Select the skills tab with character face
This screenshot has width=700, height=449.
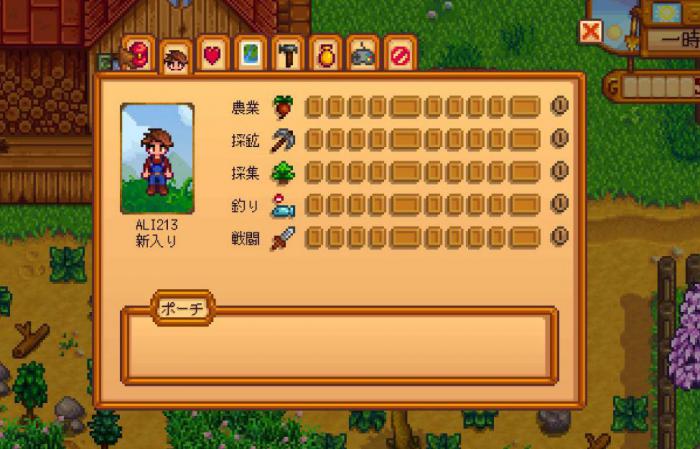coord(176,59)
